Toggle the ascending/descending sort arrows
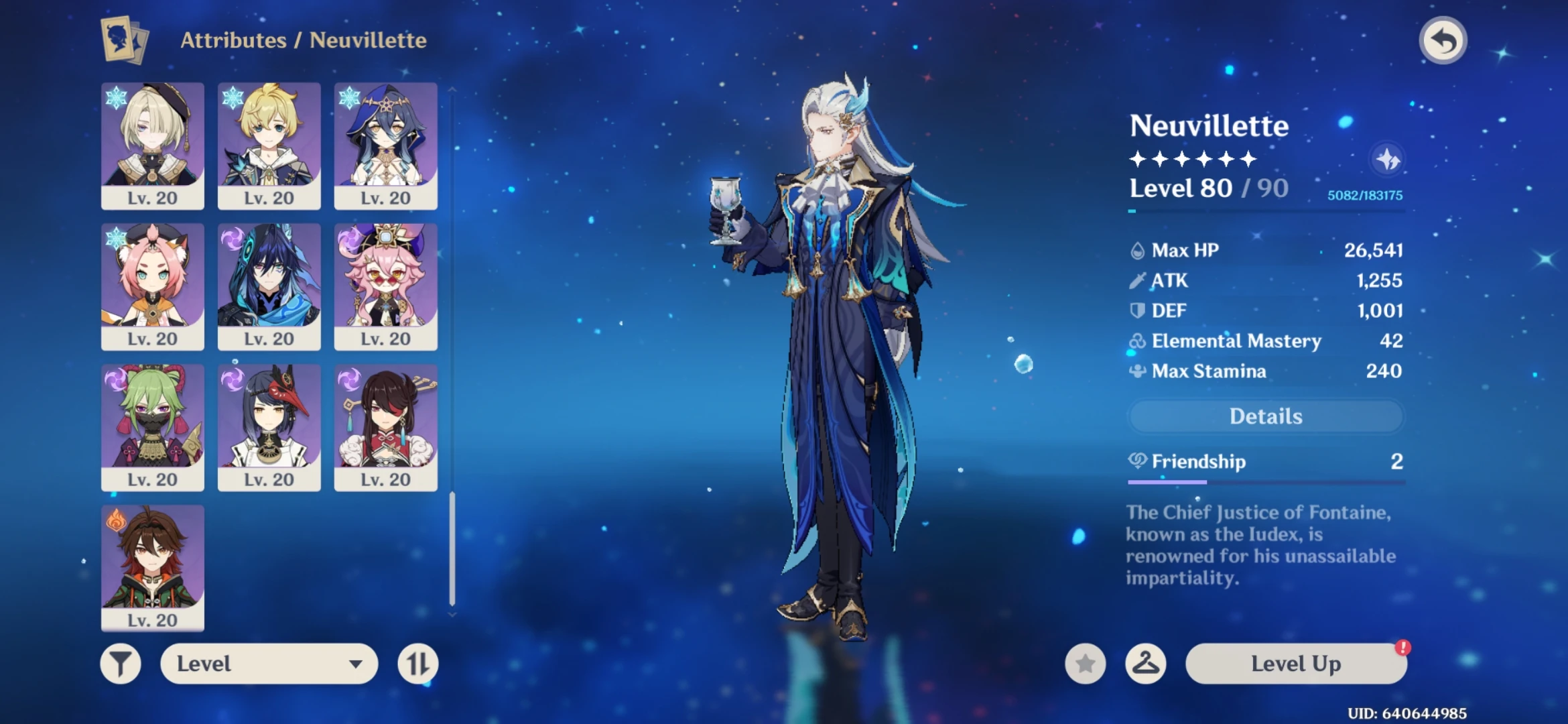This screenshot has width=1568, height=724. pyautogui.click(x=416, y=664)
